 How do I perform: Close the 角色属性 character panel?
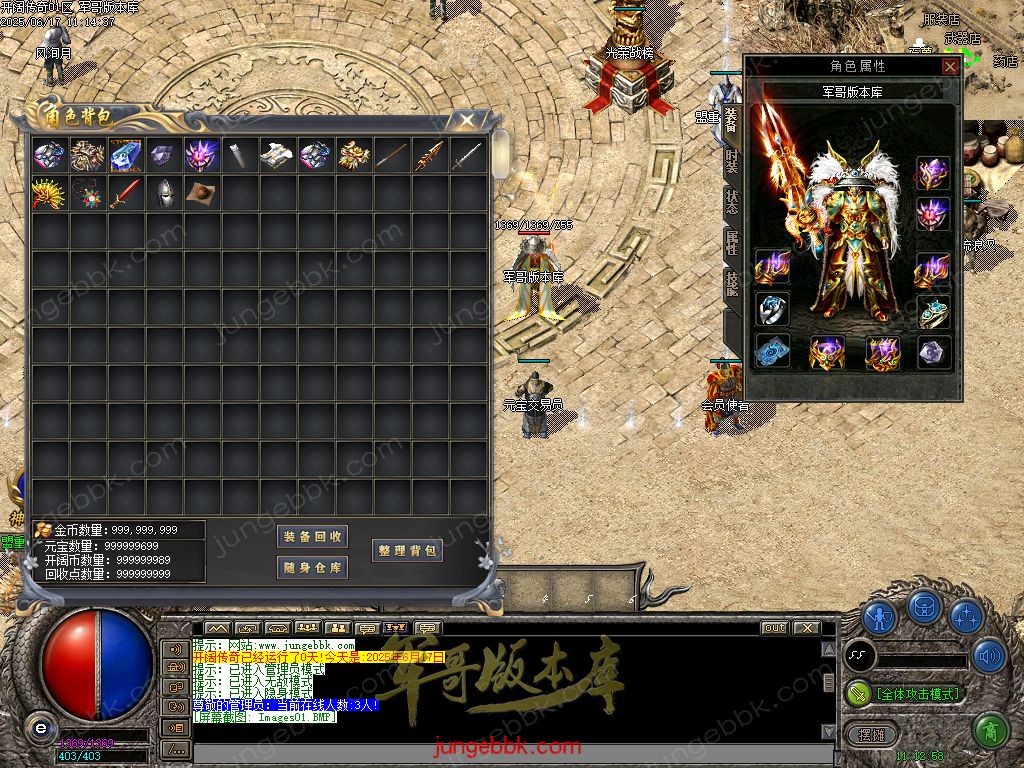click(950, 66)
